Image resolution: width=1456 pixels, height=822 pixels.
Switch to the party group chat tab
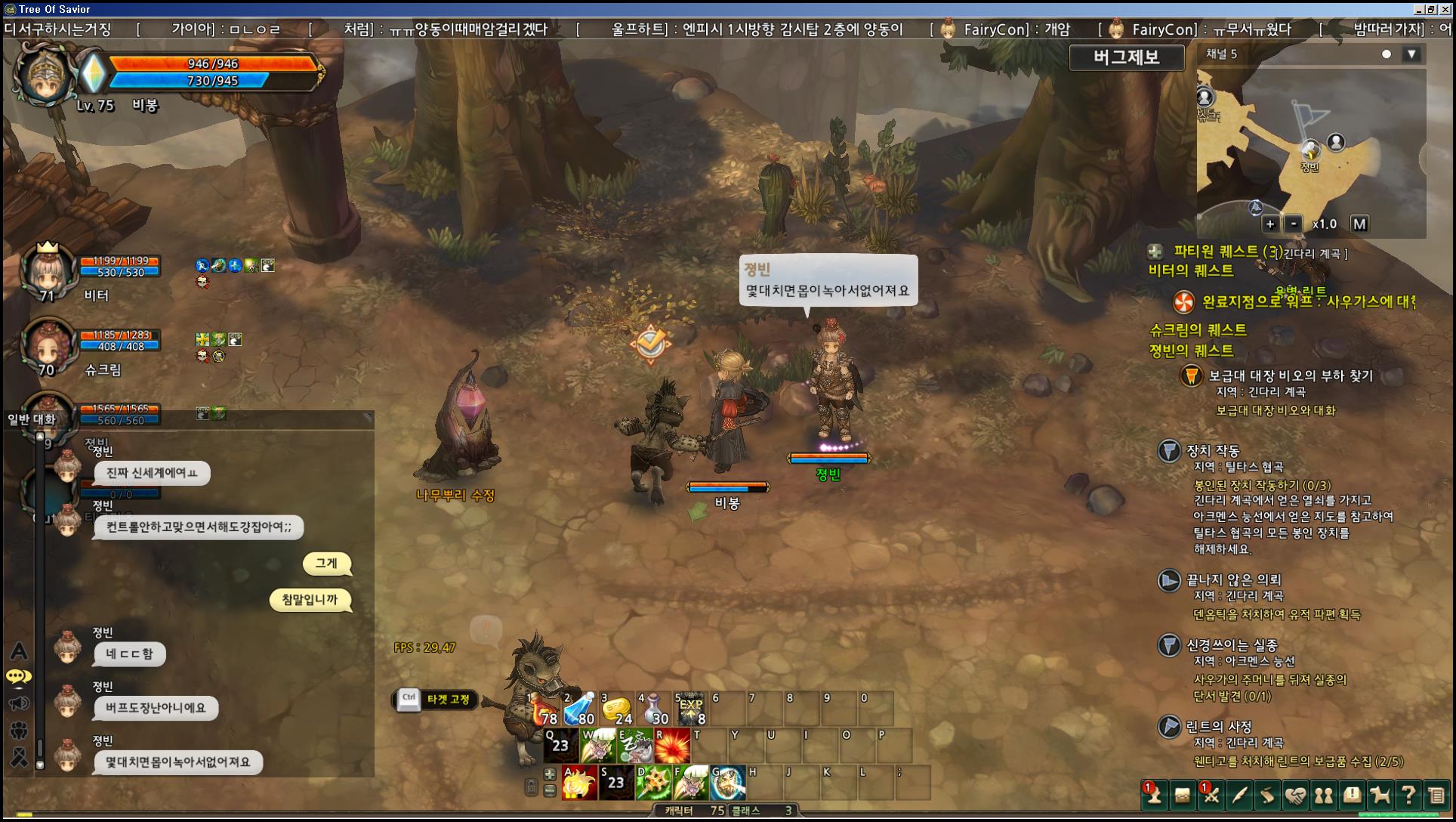click(19, 730)
